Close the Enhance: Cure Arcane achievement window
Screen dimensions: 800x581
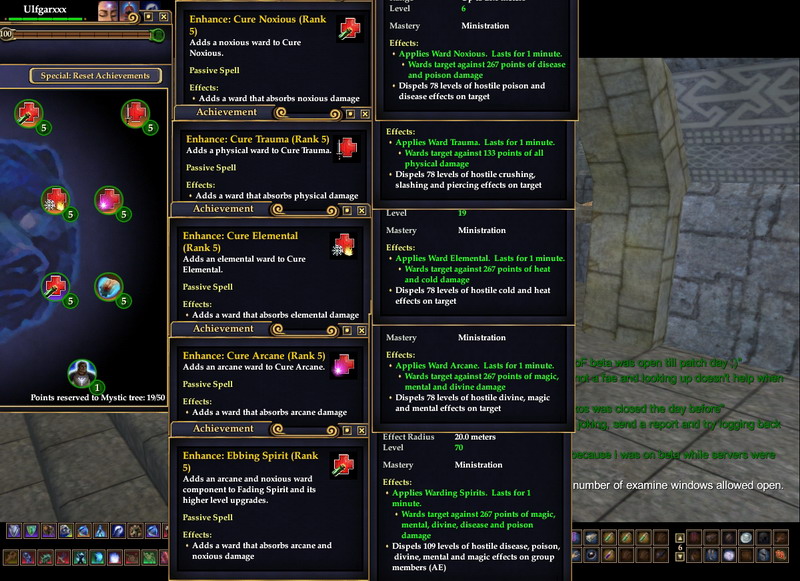pyautogui.click(x=364, y=328)
